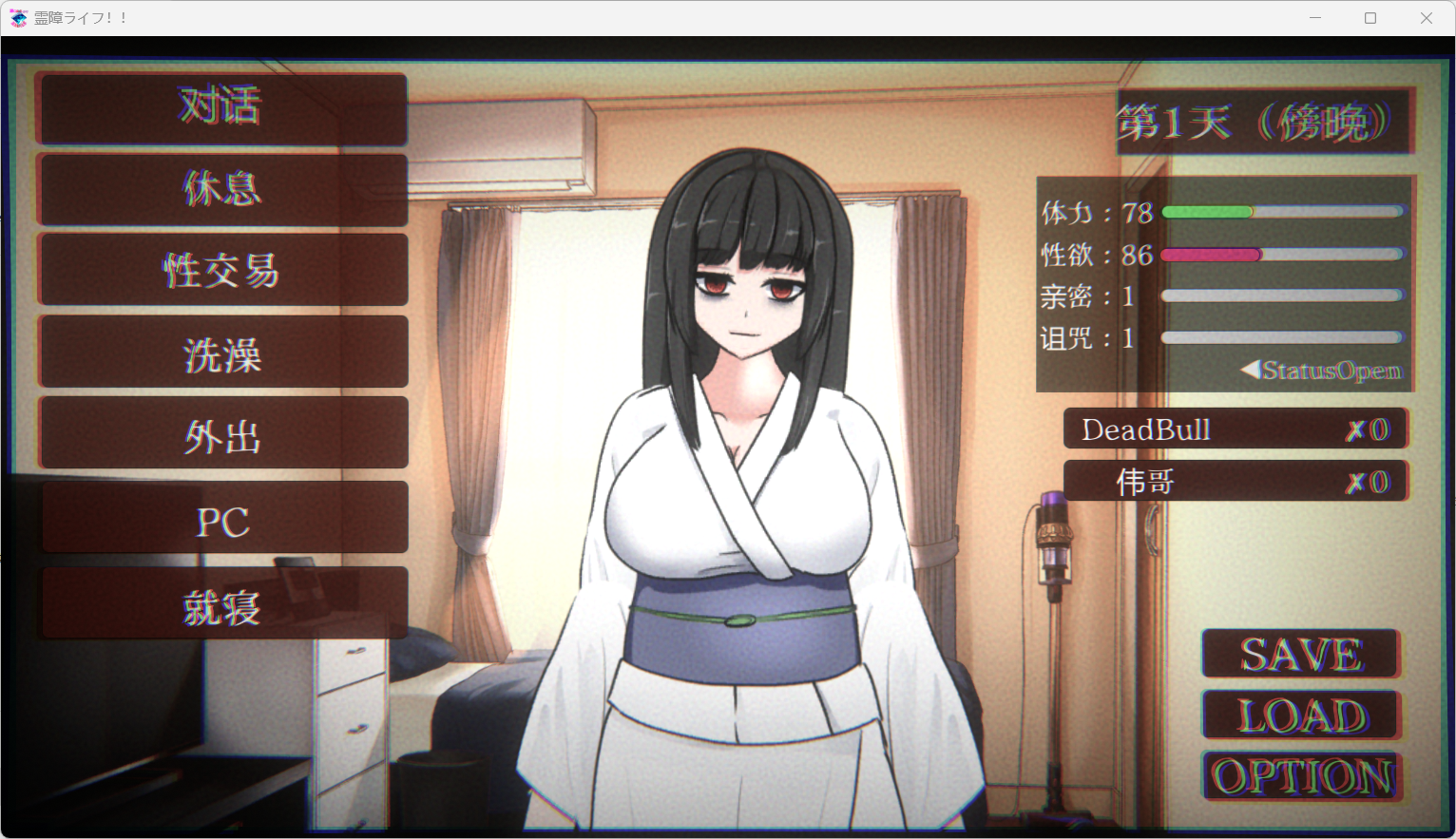Viewport: 1456px width, 839px height.
Task: Click the SAVE button
Action: click(x=1299, y=654)
